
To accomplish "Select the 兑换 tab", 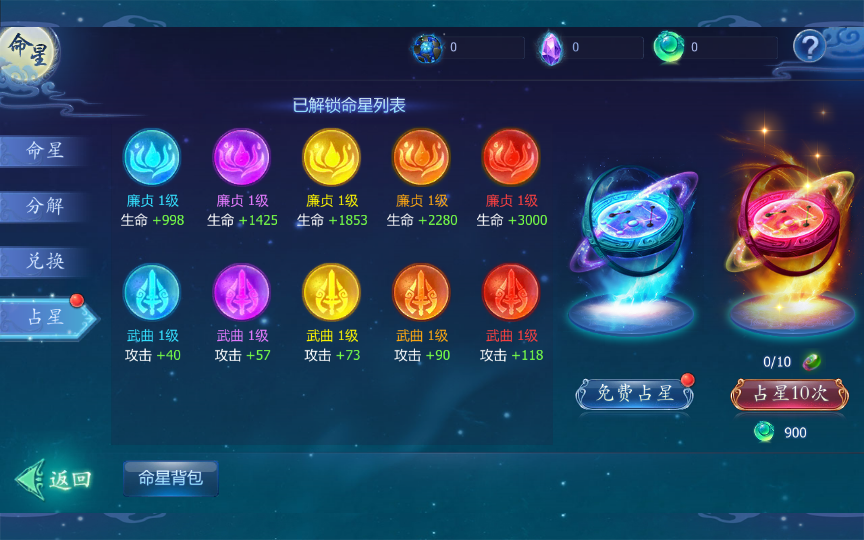I will tap(45, 261).
